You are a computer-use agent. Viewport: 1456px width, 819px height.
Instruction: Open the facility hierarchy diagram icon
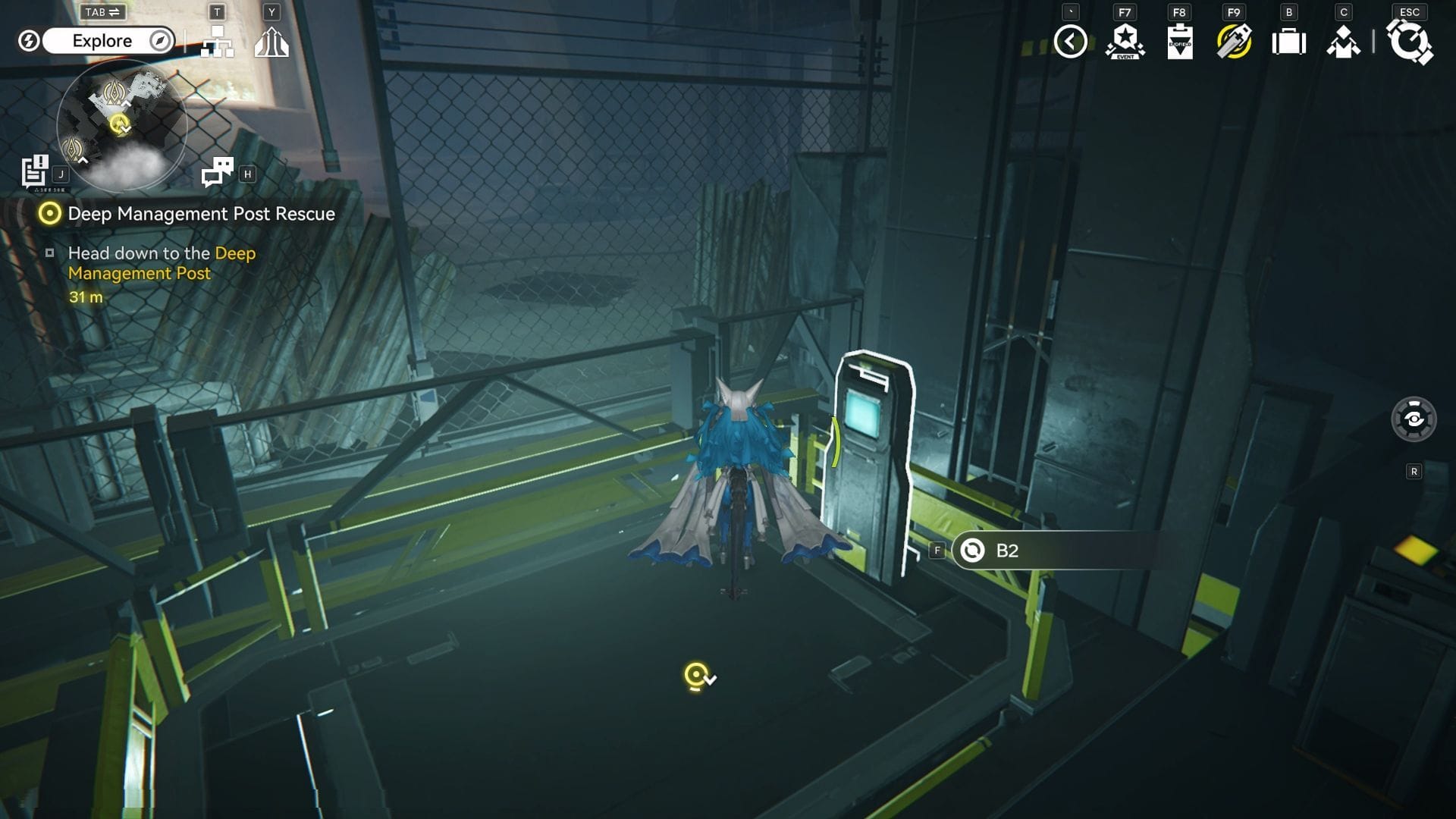(217, 42)
